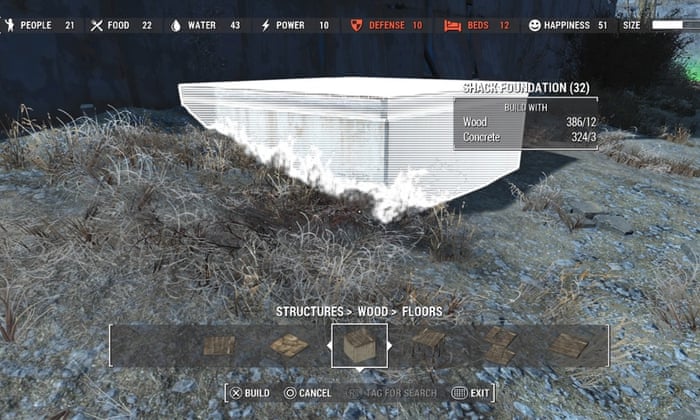Pick the thumbnail showing two stacked floor panels
The height and width of the screenshot is (420, 700).
click(499, 345)
